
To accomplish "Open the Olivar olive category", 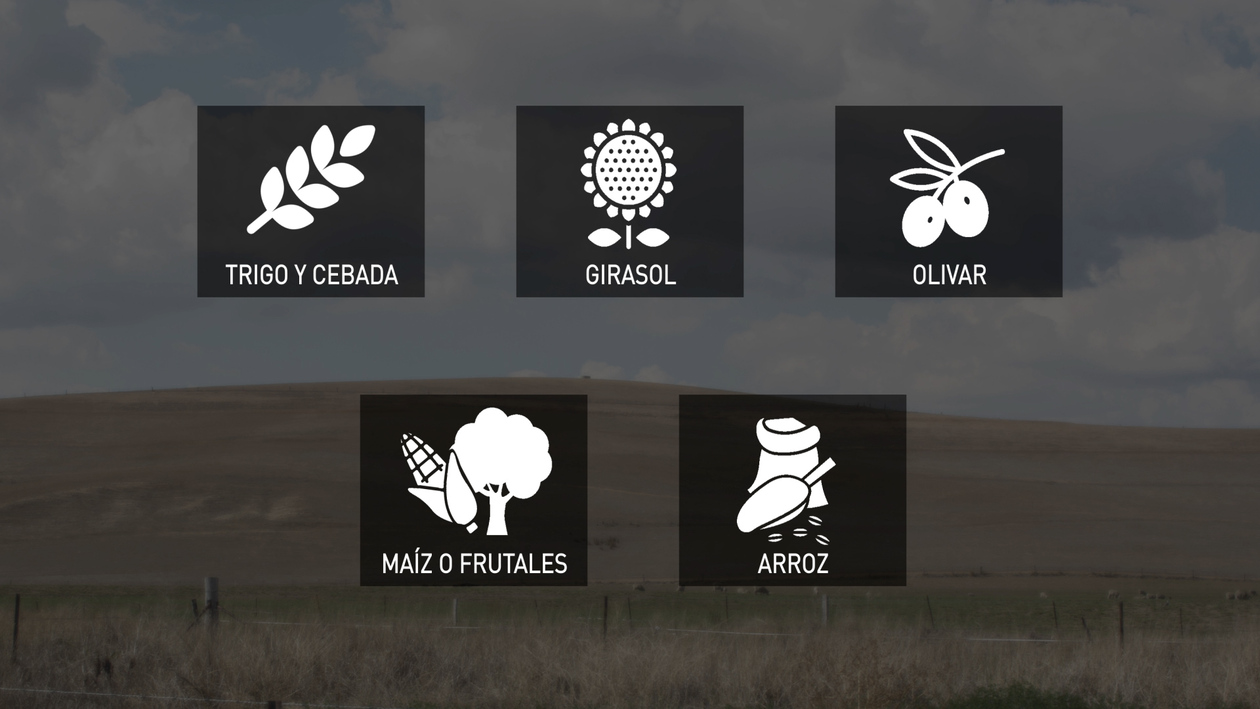I will [x=948, y=201].
